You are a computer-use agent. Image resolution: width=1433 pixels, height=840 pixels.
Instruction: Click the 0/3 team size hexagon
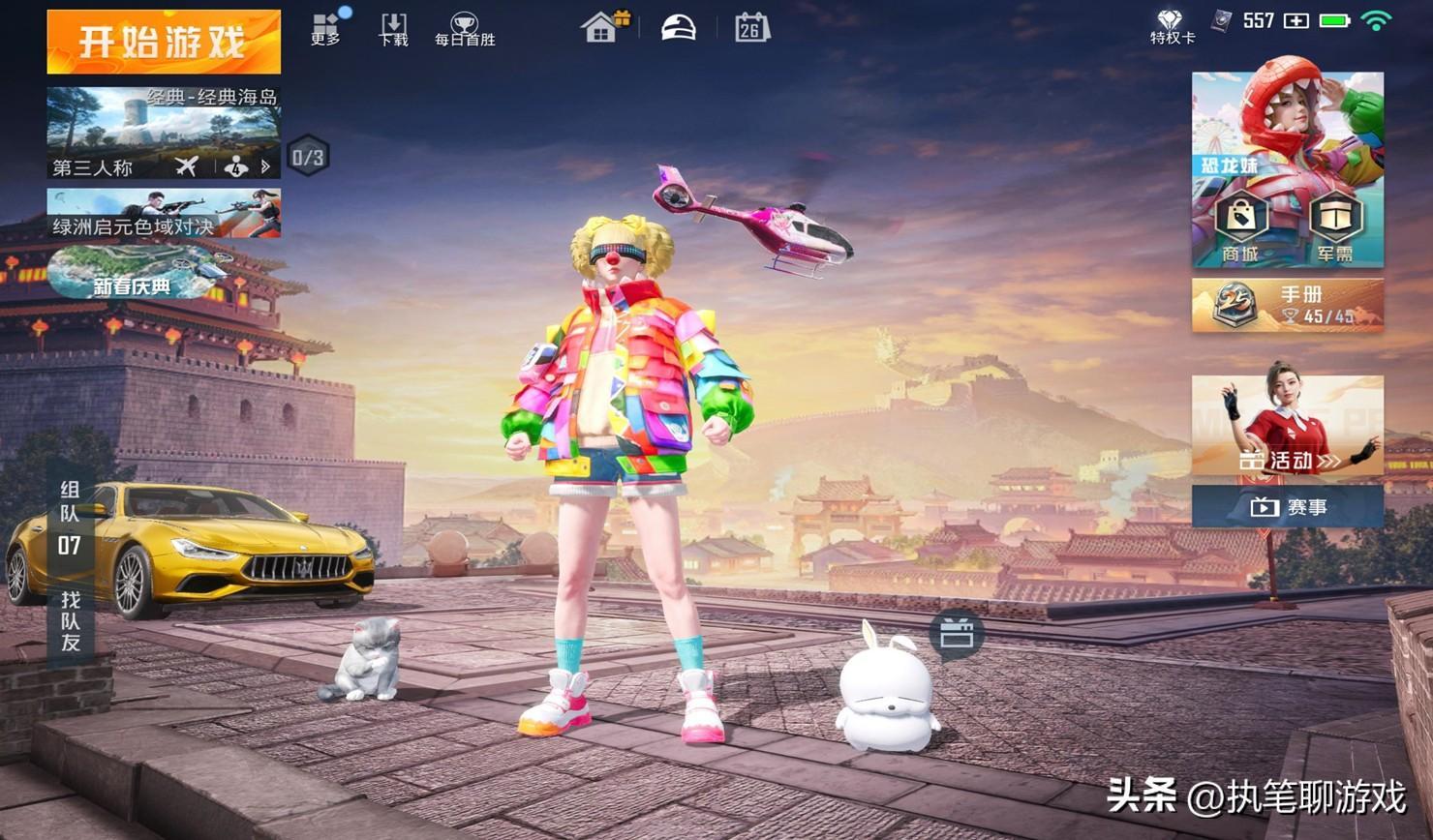[x=308, y=156]
